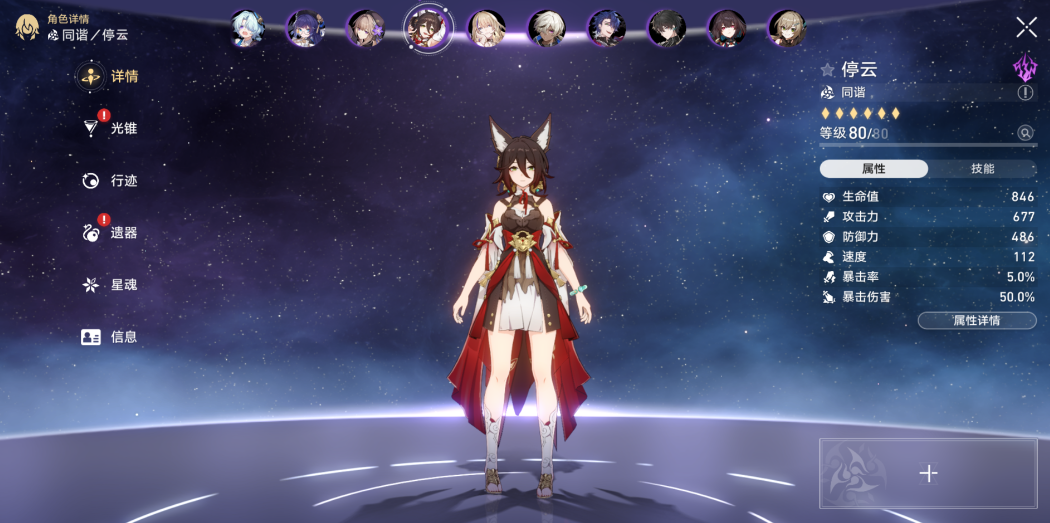This screenshot has width=1050, height=523.
Task: Open the 属性详情 detailed stats button
Action: tap(976, 320)
